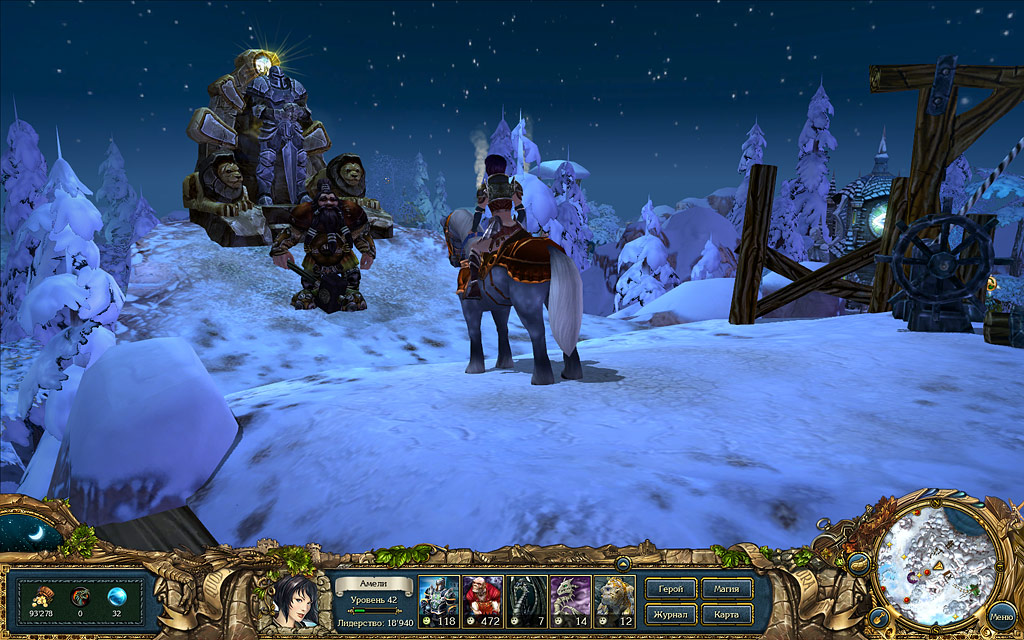This screenshot has width=1024, height=640.
Task: Expand the panel with the up-arrow button
Action: pyautogui.click(x=622, y=564)
